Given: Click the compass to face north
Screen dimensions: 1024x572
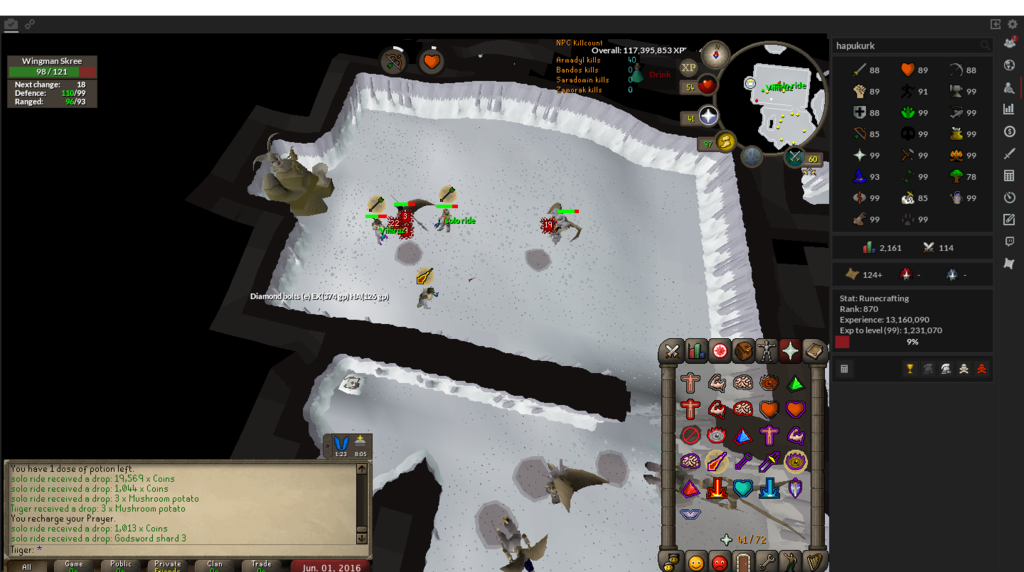Looking at the screenshot, I should click(716, 53).
